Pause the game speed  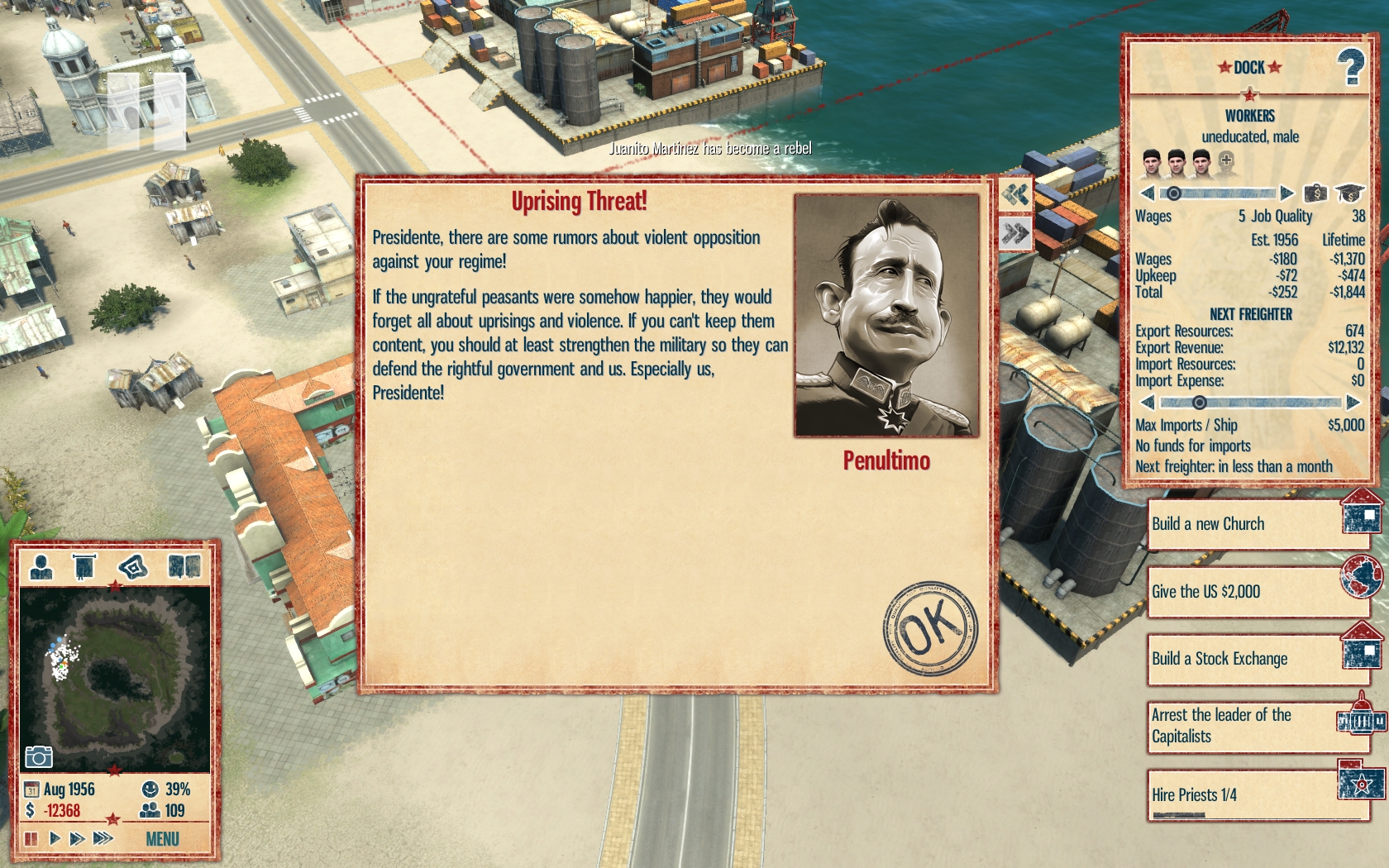[31, 838]
